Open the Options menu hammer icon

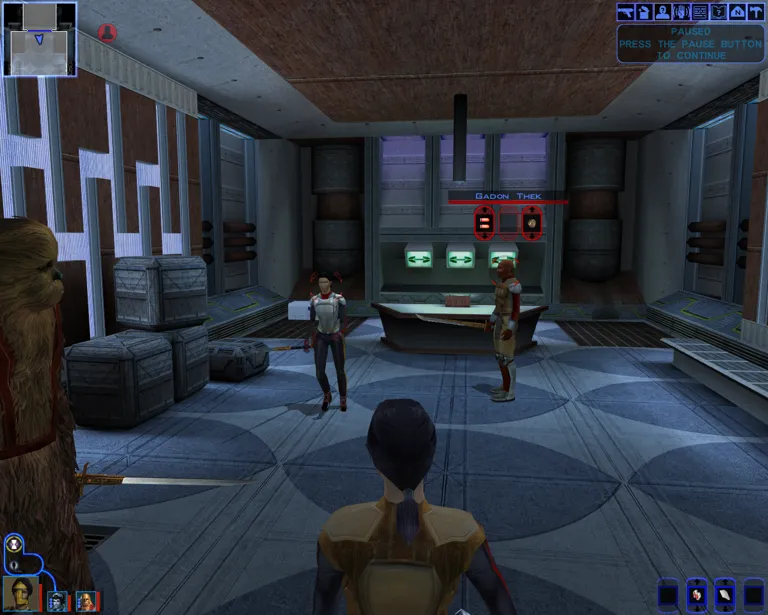pyautogui.click(x=755, y=12)
